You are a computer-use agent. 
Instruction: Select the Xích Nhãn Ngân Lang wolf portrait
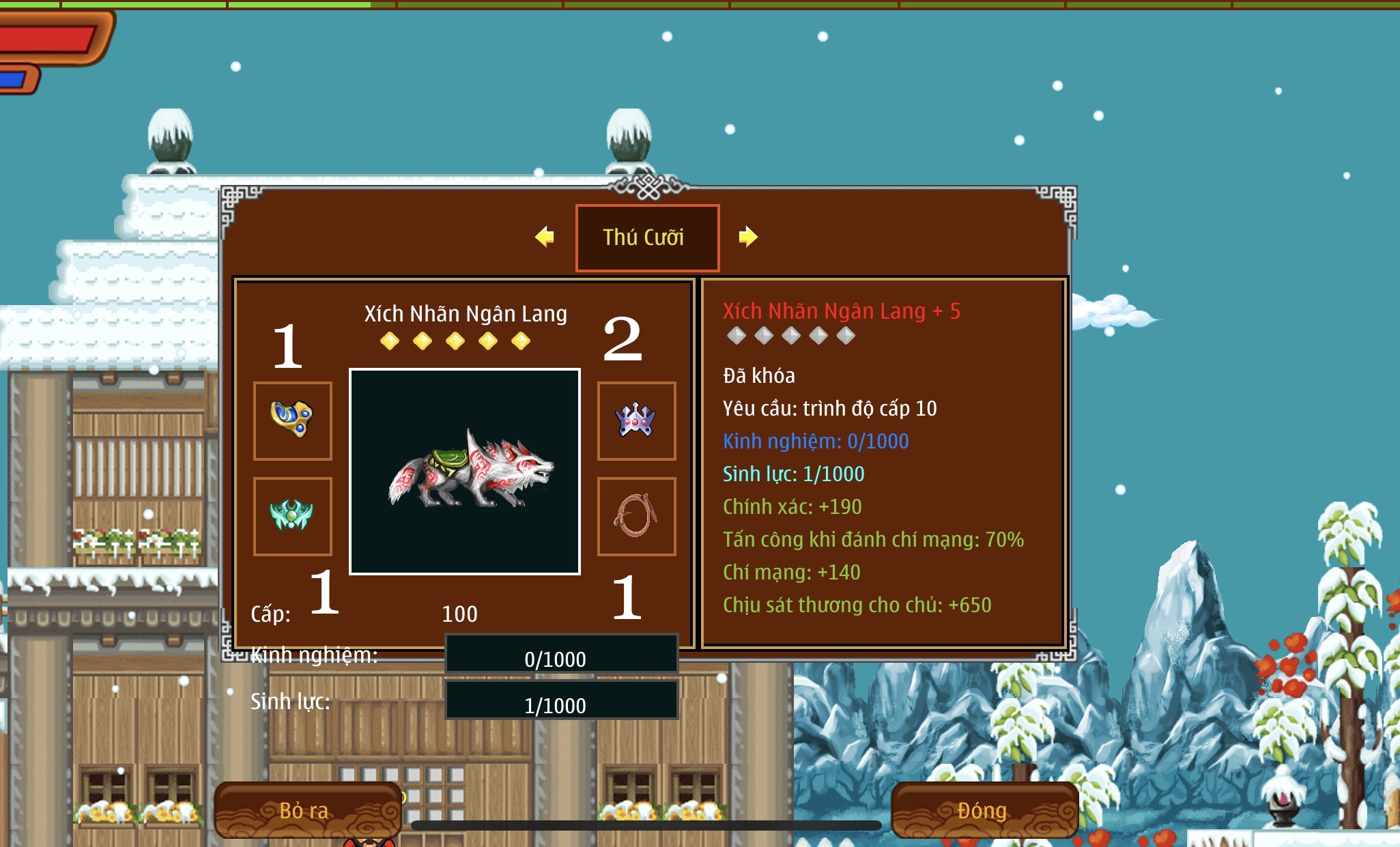coord(465,472)
